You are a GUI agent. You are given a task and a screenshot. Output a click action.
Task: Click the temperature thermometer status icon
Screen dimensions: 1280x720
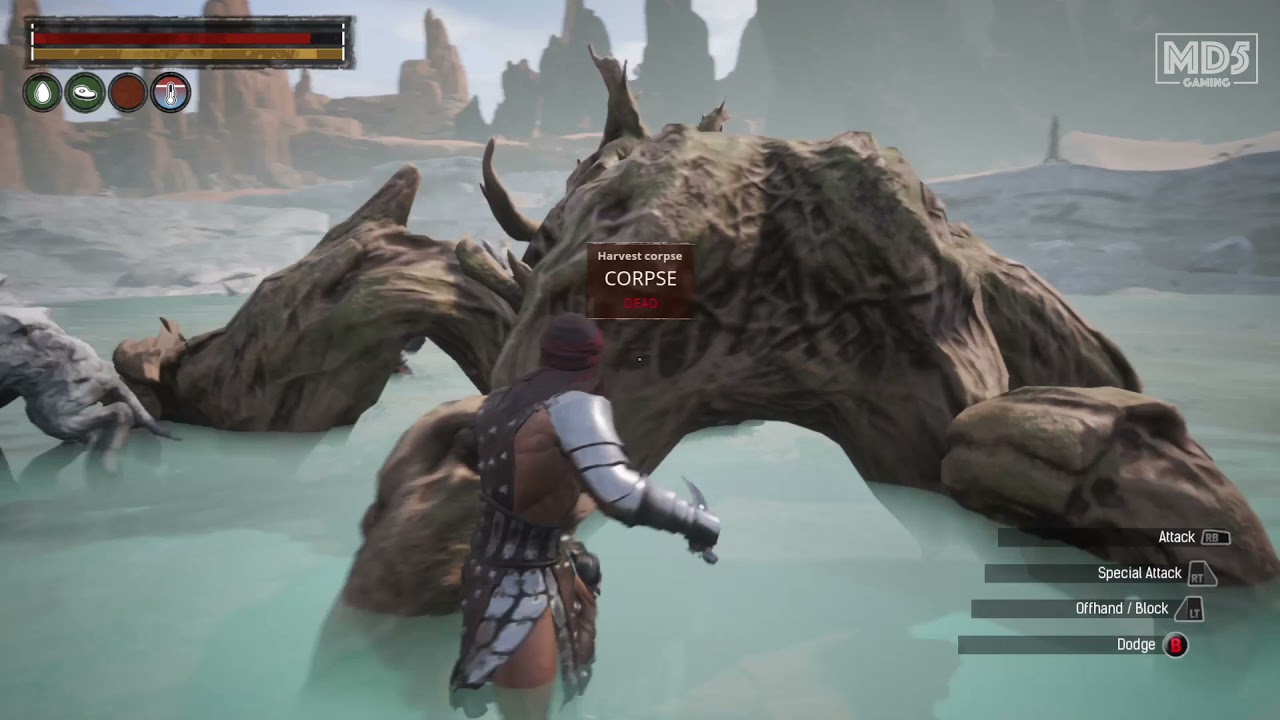pyautogui.click(x=170, y=93)
